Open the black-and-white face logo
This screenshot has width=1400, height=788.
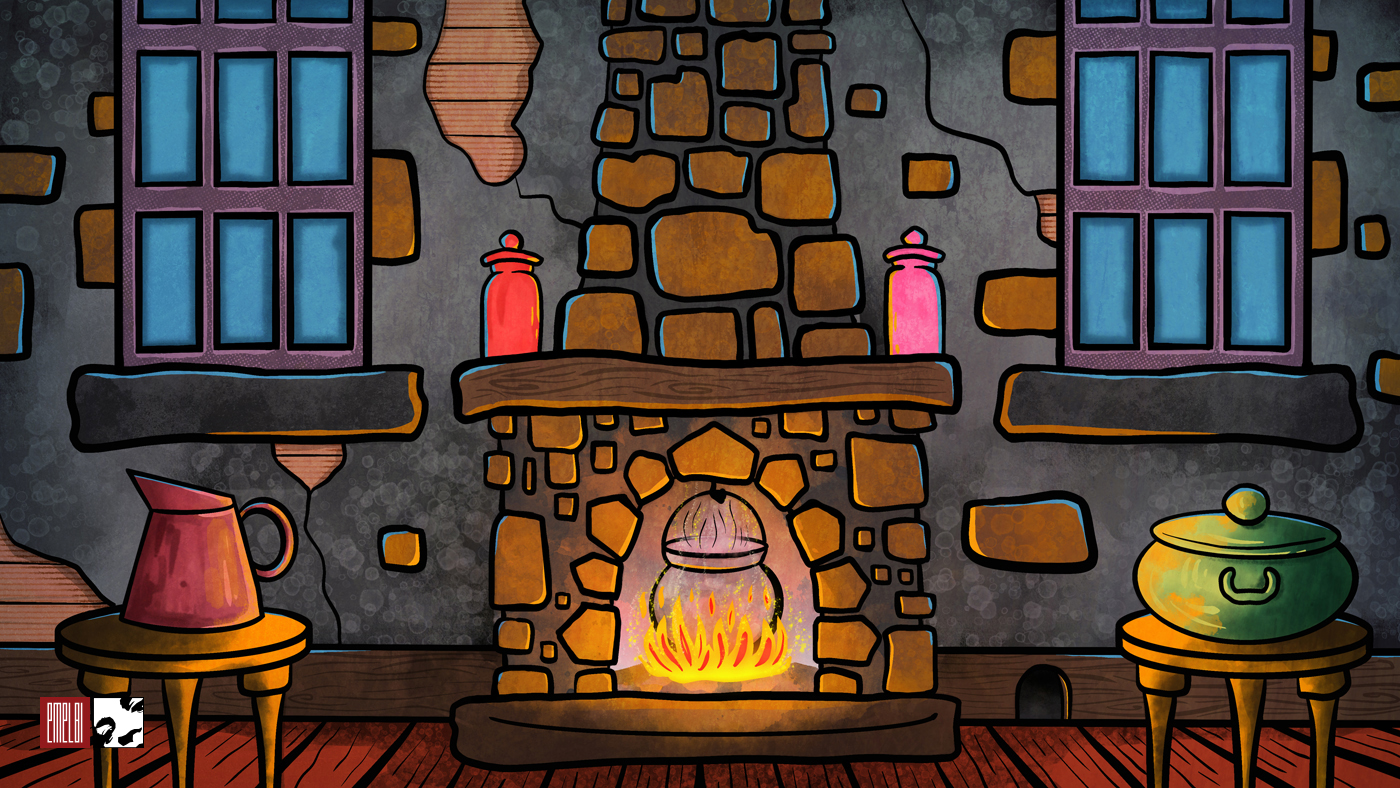tap(118, 722)
